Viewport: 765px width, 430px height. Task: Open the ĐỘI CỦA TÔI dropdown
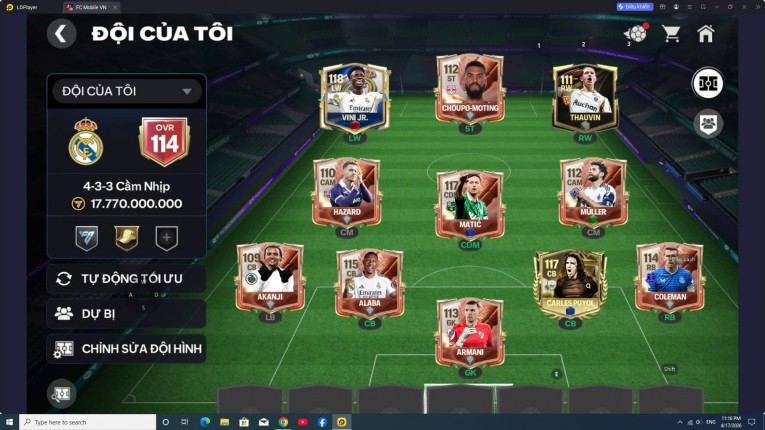coord(126,92)
